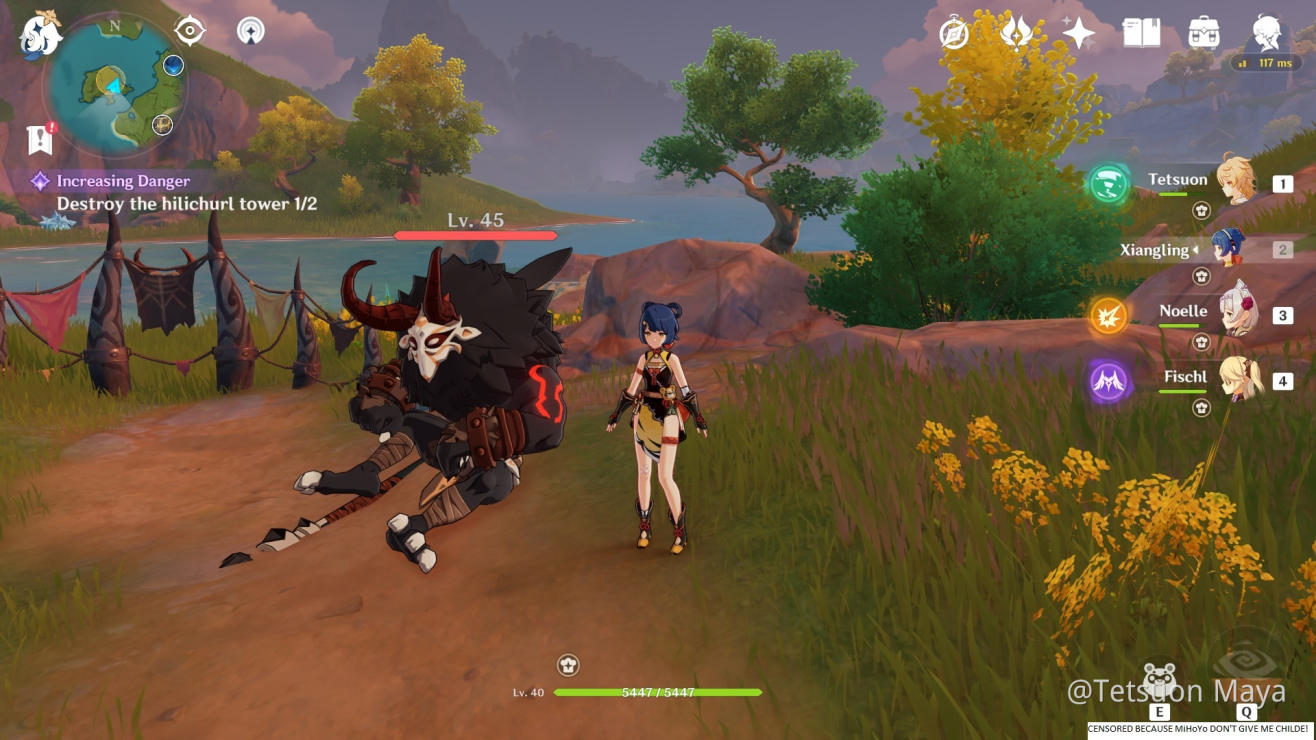1316x740 pixels.
Task: Open the compass events icon
Action: click(954, 34)
